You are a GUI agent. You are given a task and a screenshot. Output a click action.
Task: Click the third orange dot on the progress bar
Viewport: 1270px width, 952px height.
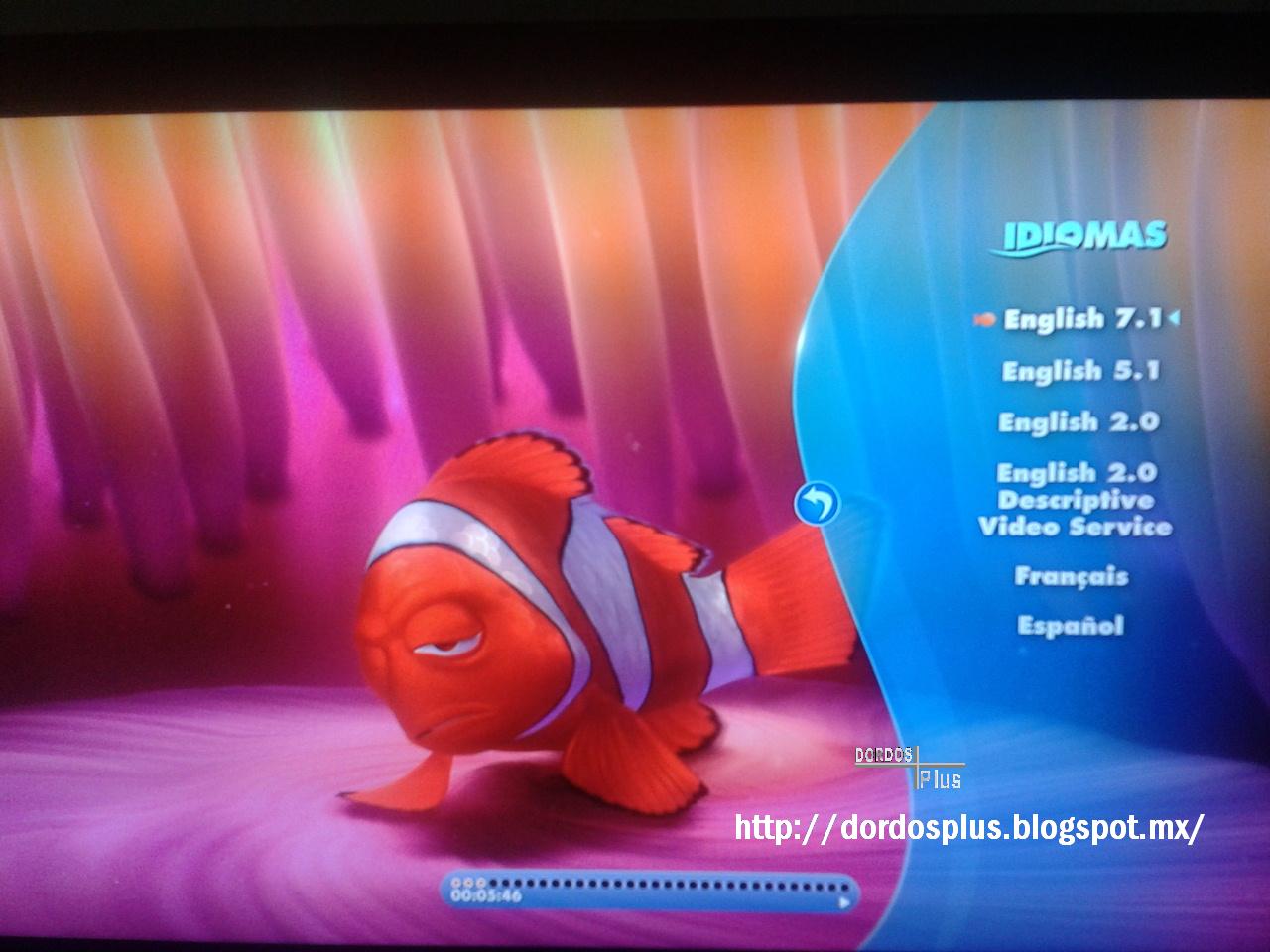[x=478, y=883]
